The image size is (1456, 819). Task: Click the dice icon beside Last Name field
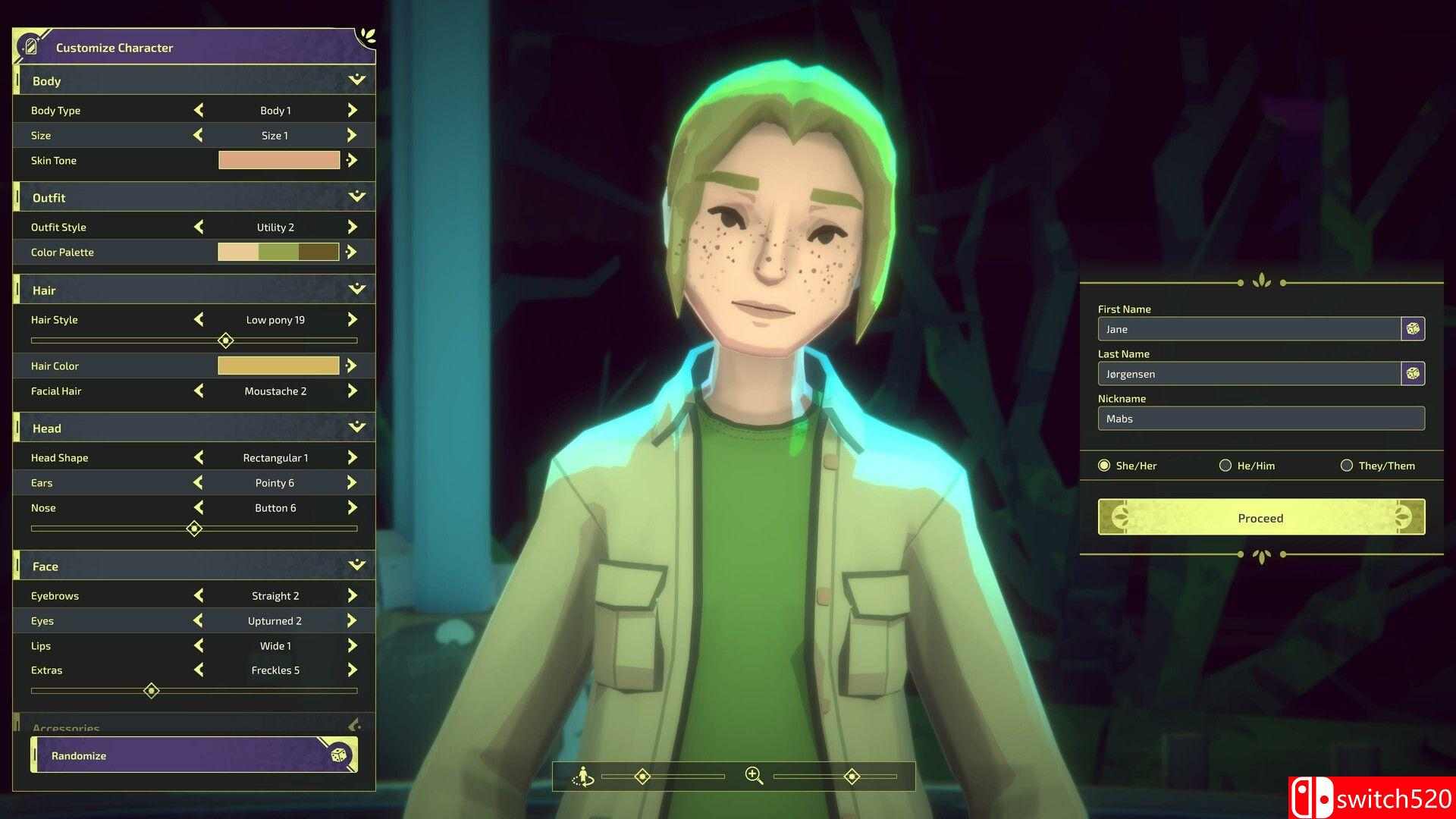[x=1412, y=373]
